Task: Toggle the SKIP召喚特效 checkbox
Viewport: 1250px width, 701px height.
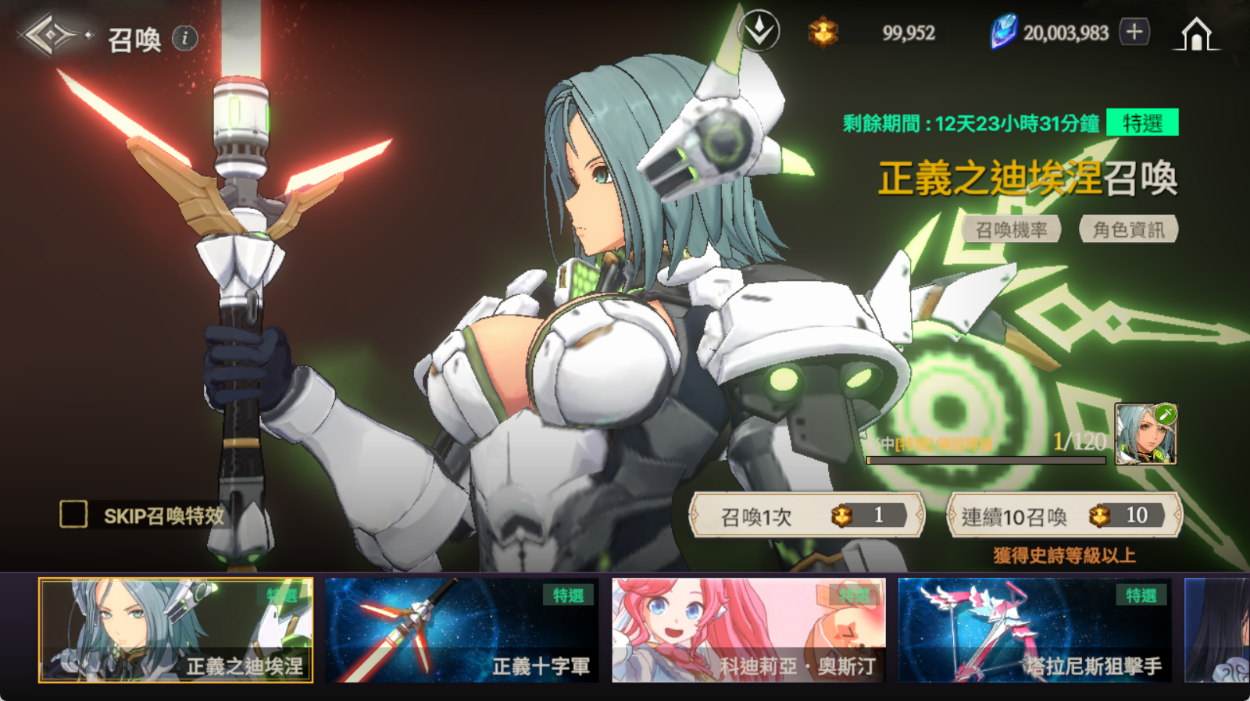Action: point(74,515)
